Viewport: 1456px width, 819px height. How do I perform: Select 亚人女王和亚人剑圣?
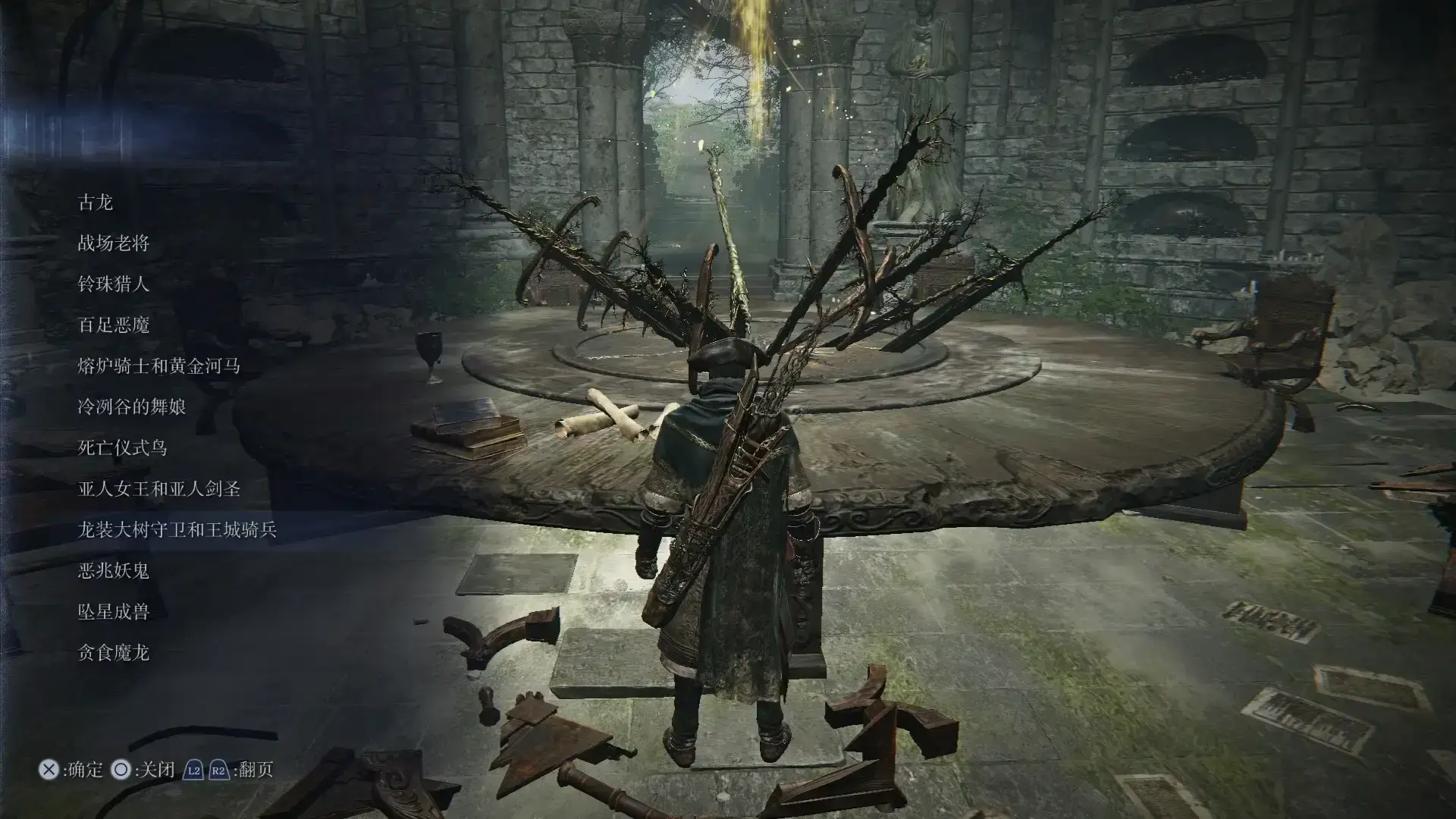pos(159,489)
